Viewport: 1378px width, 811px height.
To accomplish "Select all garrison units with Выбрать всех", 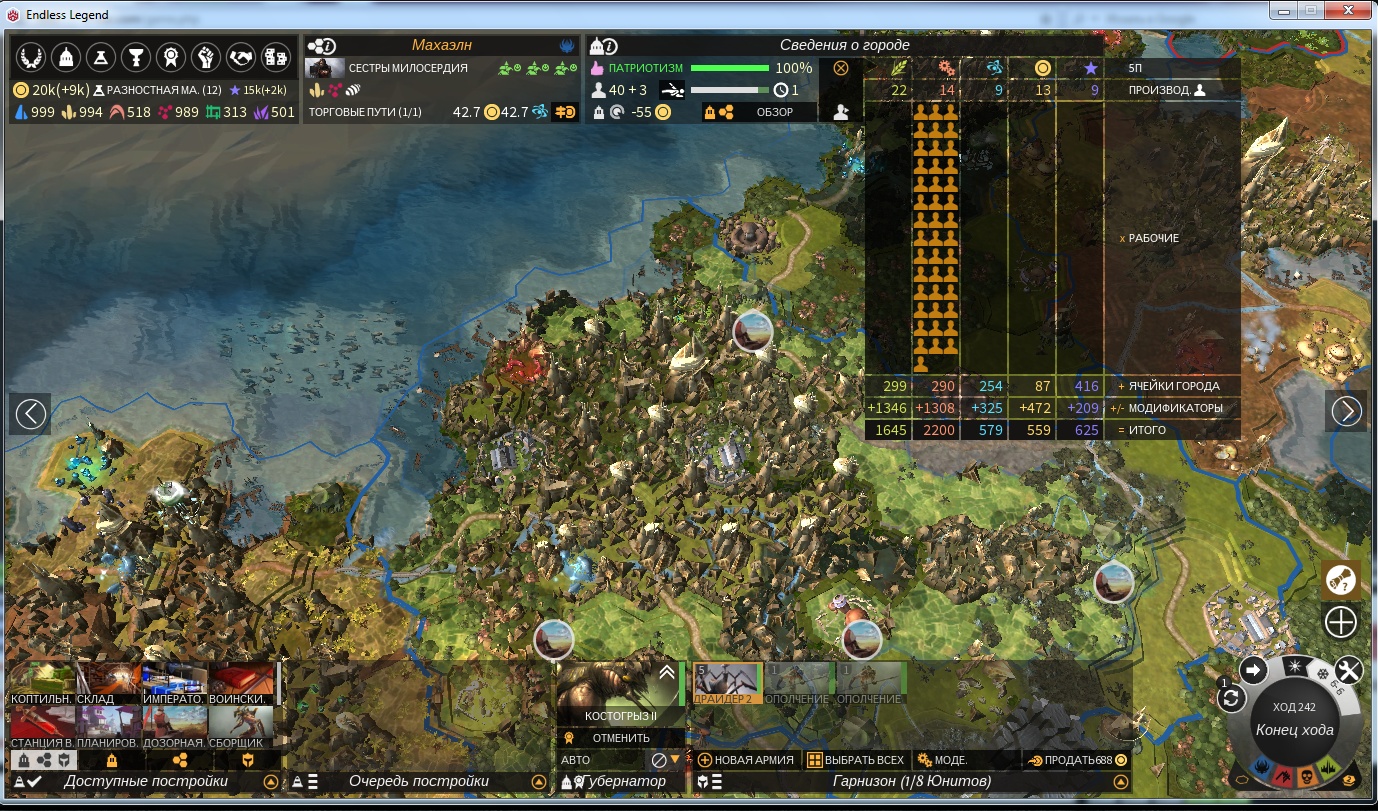I will click(x=855, y=760).
